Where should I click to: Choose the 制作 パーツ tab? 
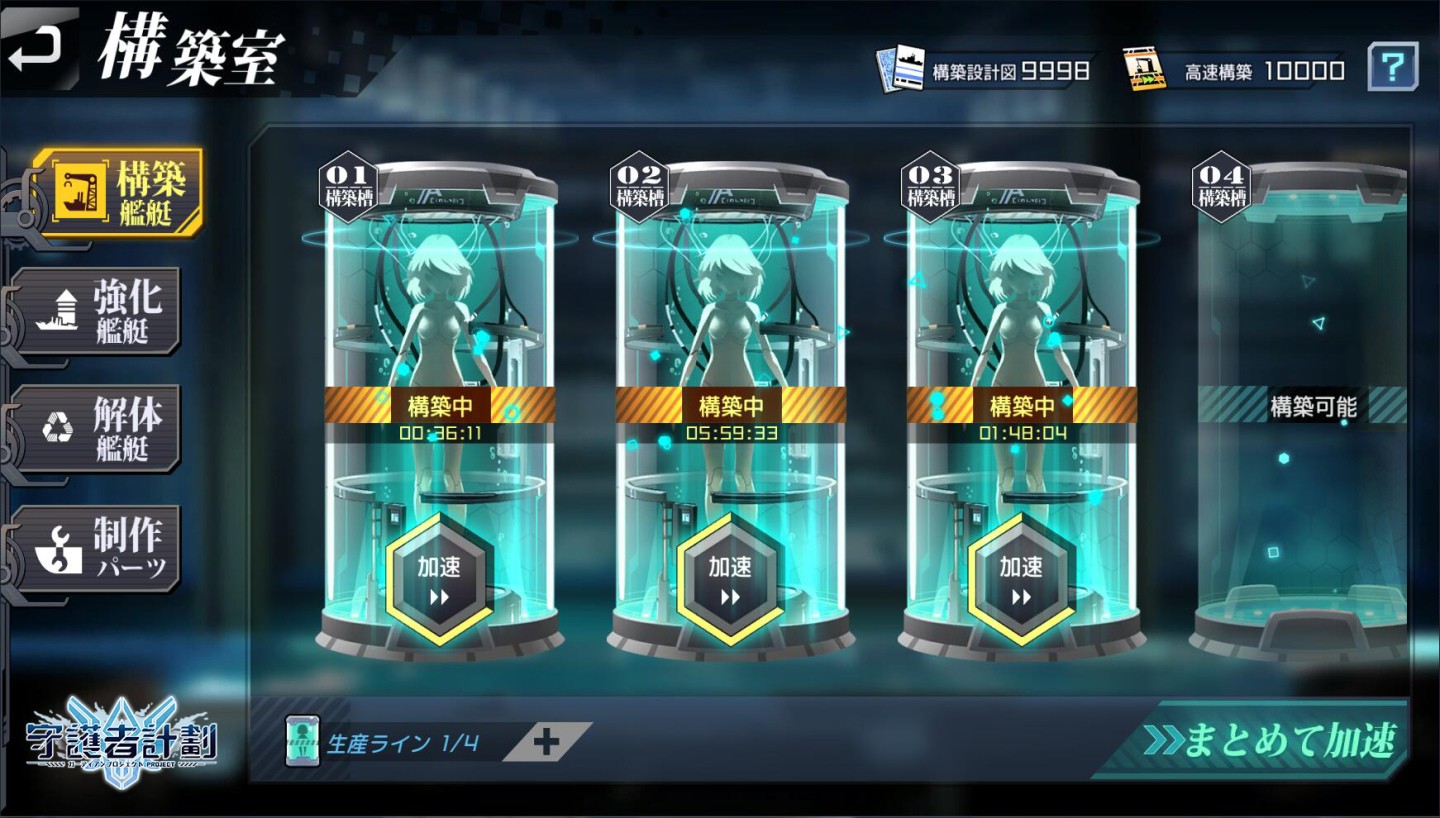(100, 548)
